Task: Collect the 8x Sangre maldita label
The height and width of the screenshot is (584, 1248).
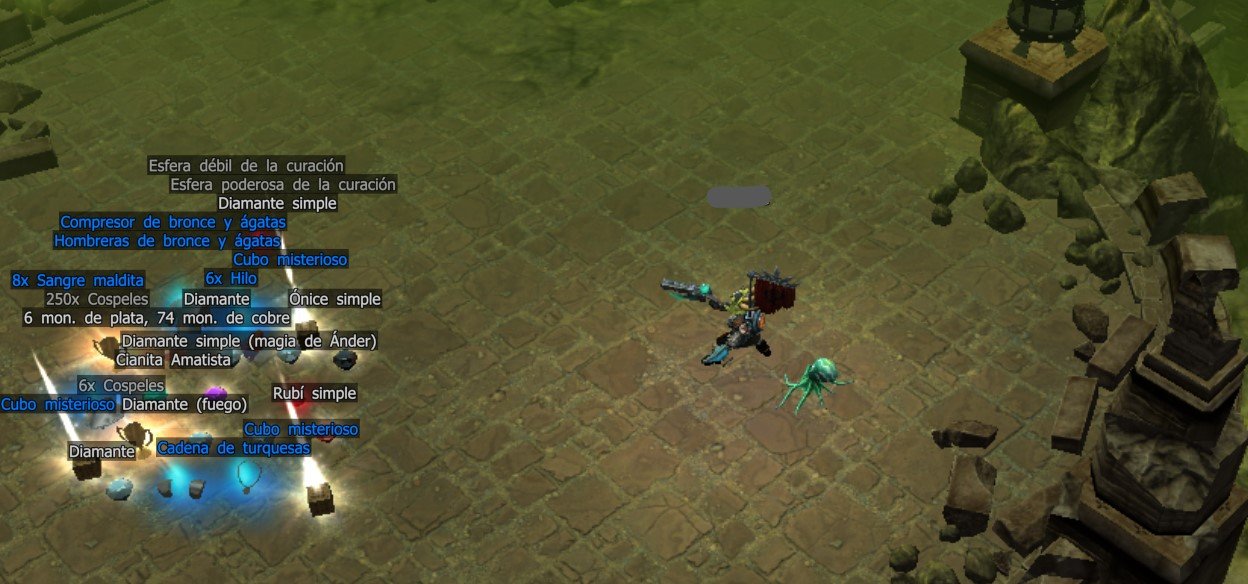Action: pyautogui.click(x=78, y=280)
